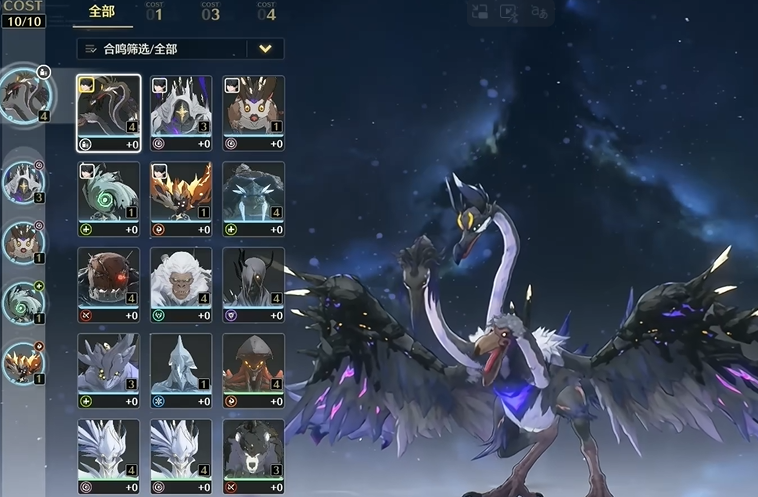
Task: Choose the white-hooded cost 3 echo card
Action: (x=181, y=107)
